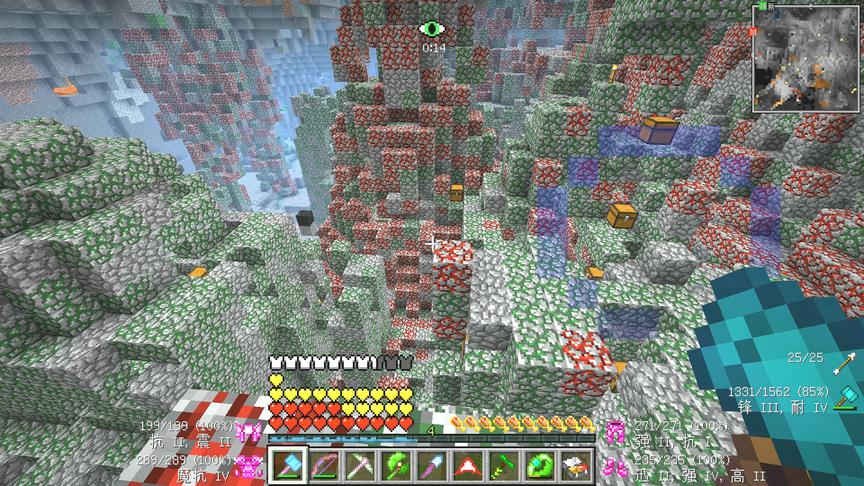The image size is (864, 486).
Task: Select the red triangle item slot
Action: pos(468,465)
